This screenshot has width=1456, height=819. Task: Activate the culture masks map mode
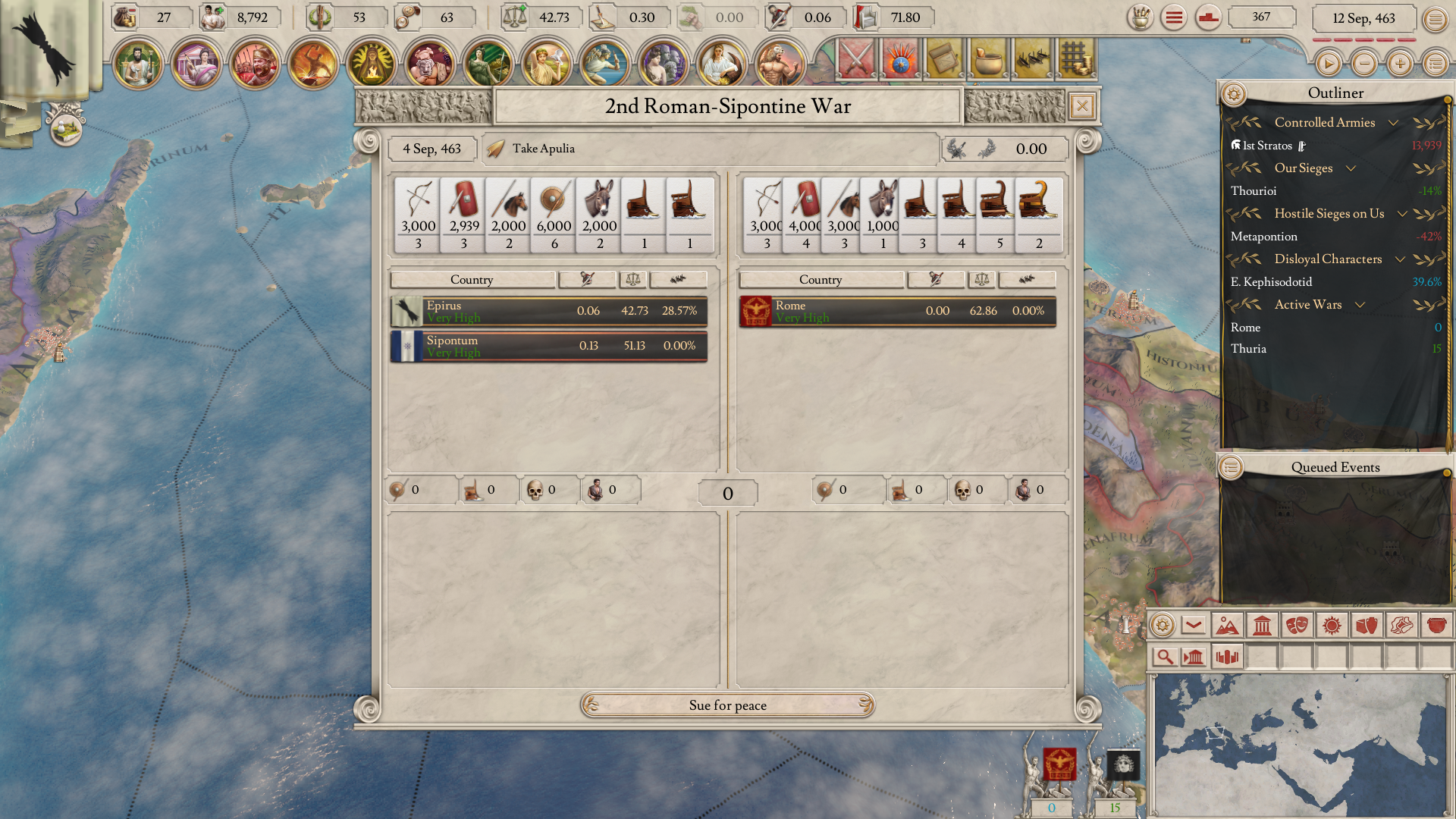pos(1297,626)
